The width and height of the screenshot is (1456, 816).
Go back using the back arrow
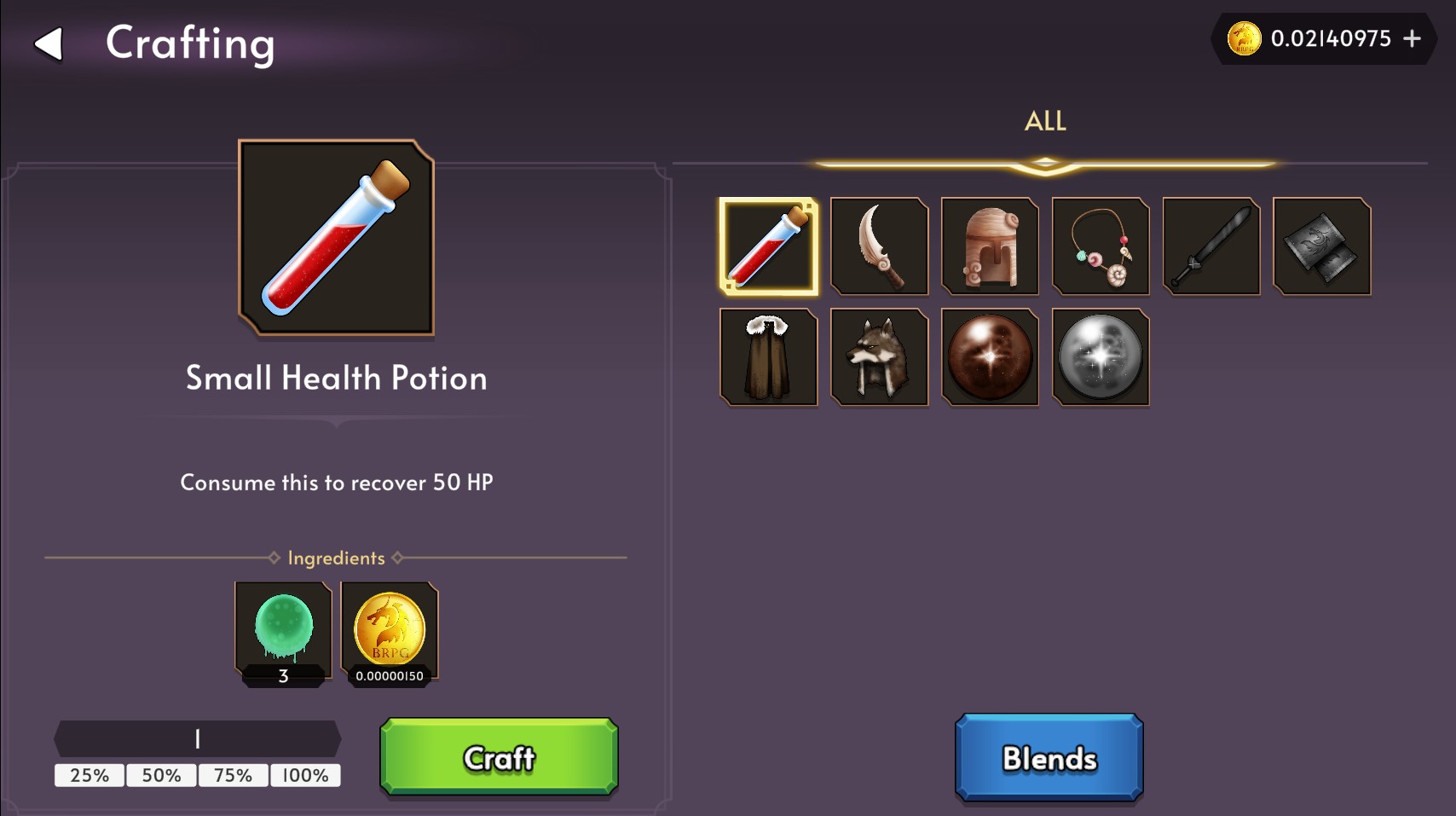click(x=49, y=44)
